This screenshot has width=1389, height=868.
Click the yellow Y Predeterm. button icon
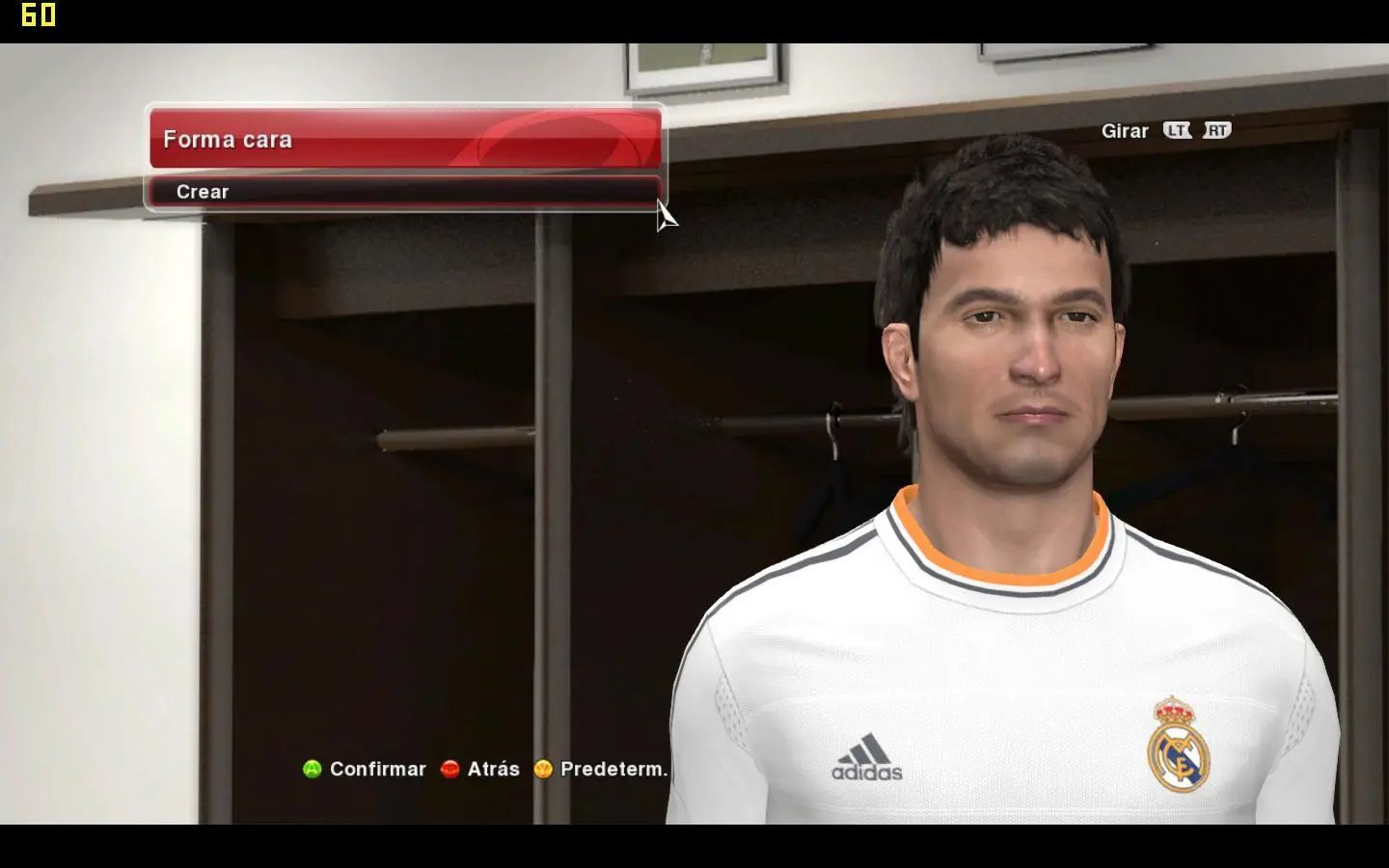coord(542,769)
